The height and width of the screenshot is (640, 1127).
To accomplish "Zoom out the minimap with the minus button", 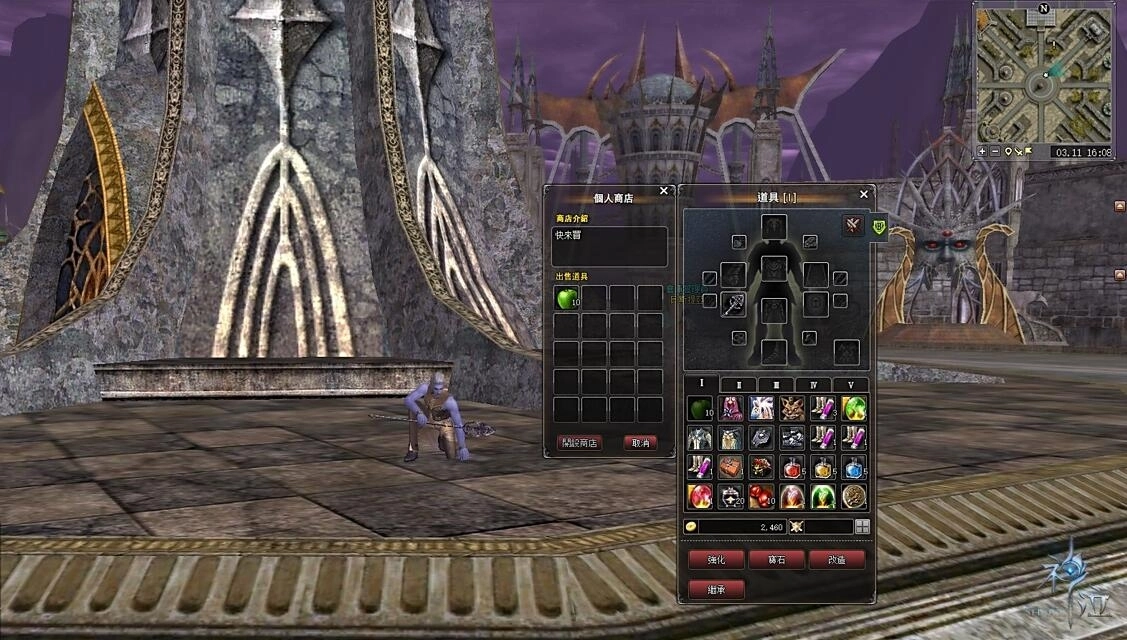I will click(x=994, y=152).
